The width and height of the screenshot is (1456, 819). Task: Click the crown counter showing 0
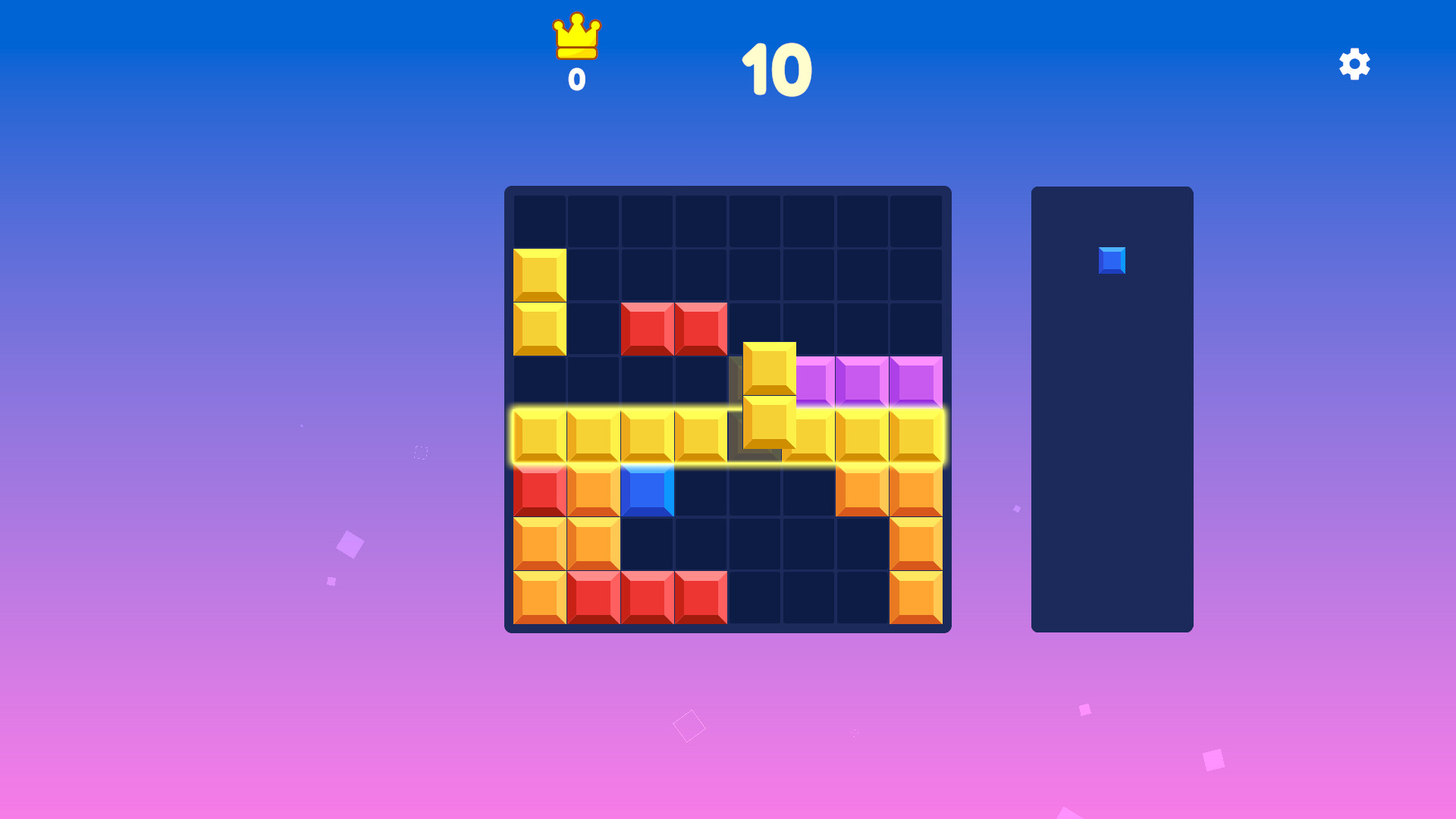tap(575, 77)
